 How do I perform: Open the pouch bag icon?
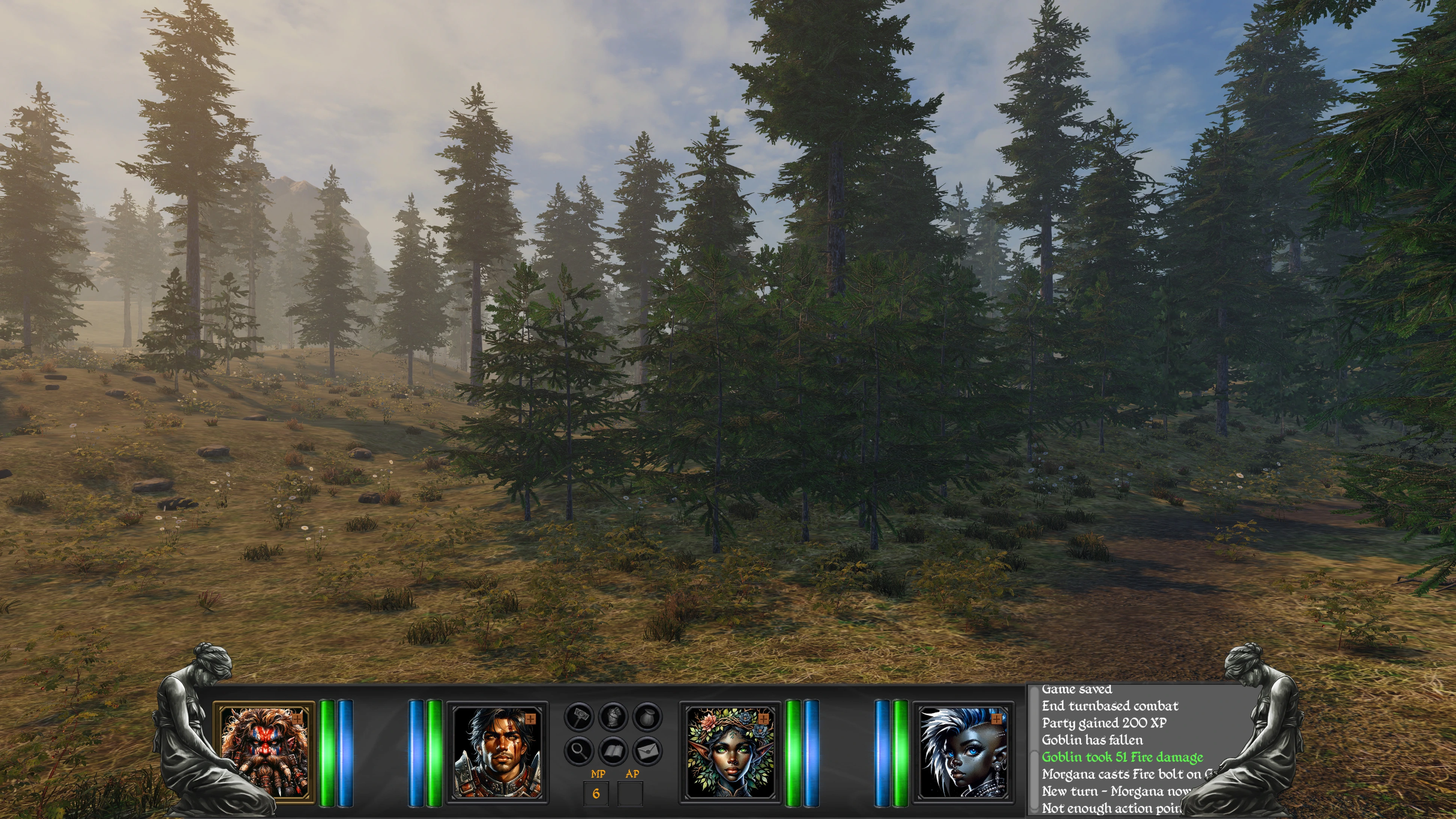(647, 717)
